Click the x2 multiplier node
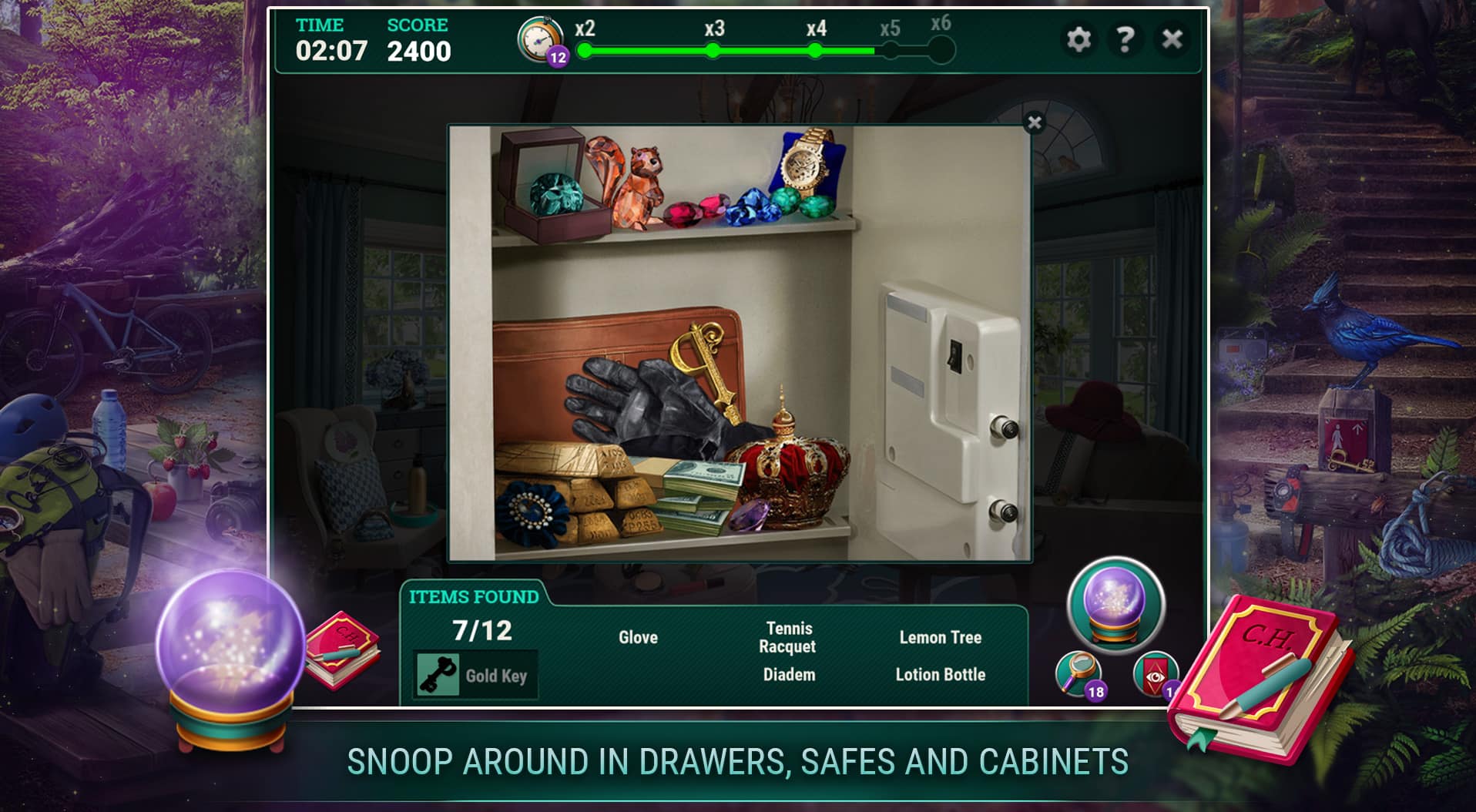Screen dimensions: 1476x812 pos(583,52)
